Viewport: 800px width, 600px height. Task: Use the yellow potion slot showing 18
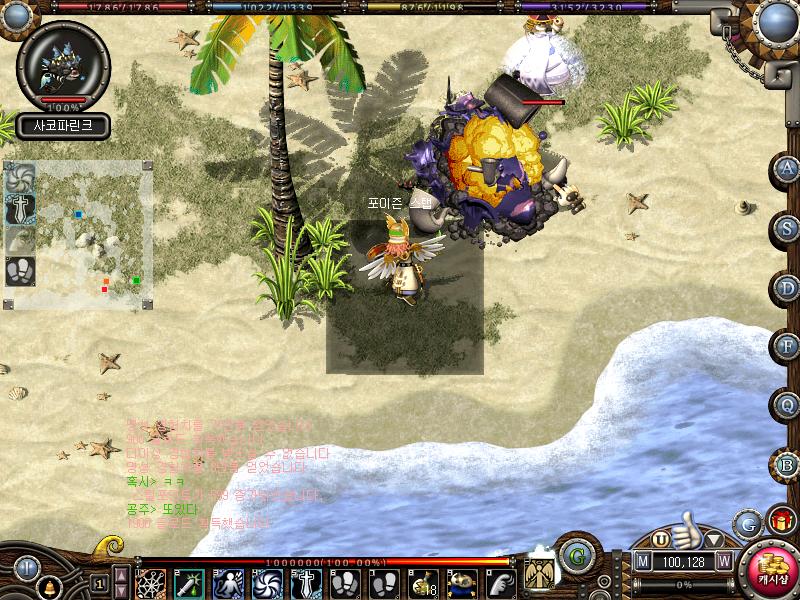(x=423, y=583)
